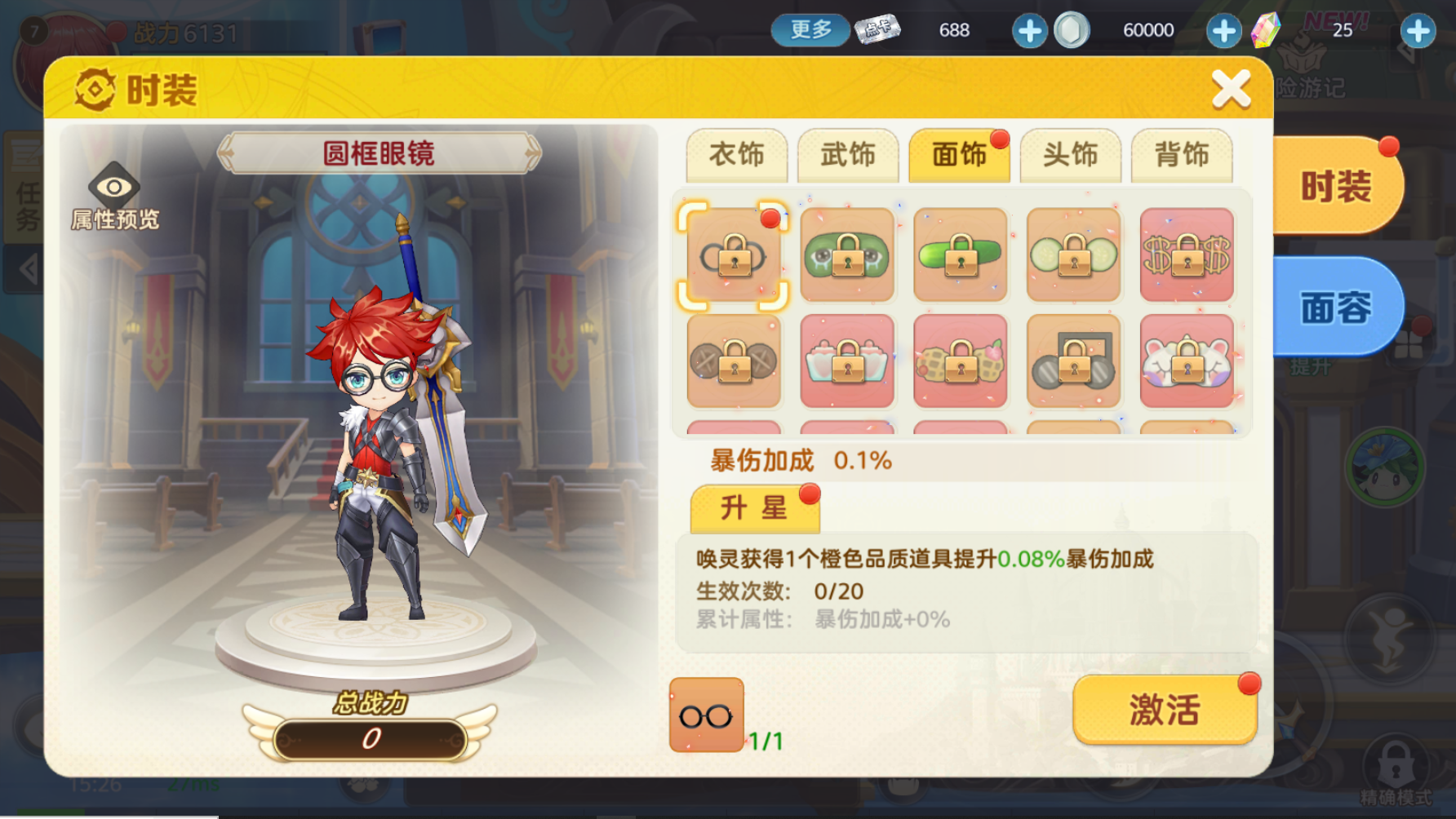Select the music-note glasses accessory
Viewport: 1456px width, 819px height.
coord(1072,362)
